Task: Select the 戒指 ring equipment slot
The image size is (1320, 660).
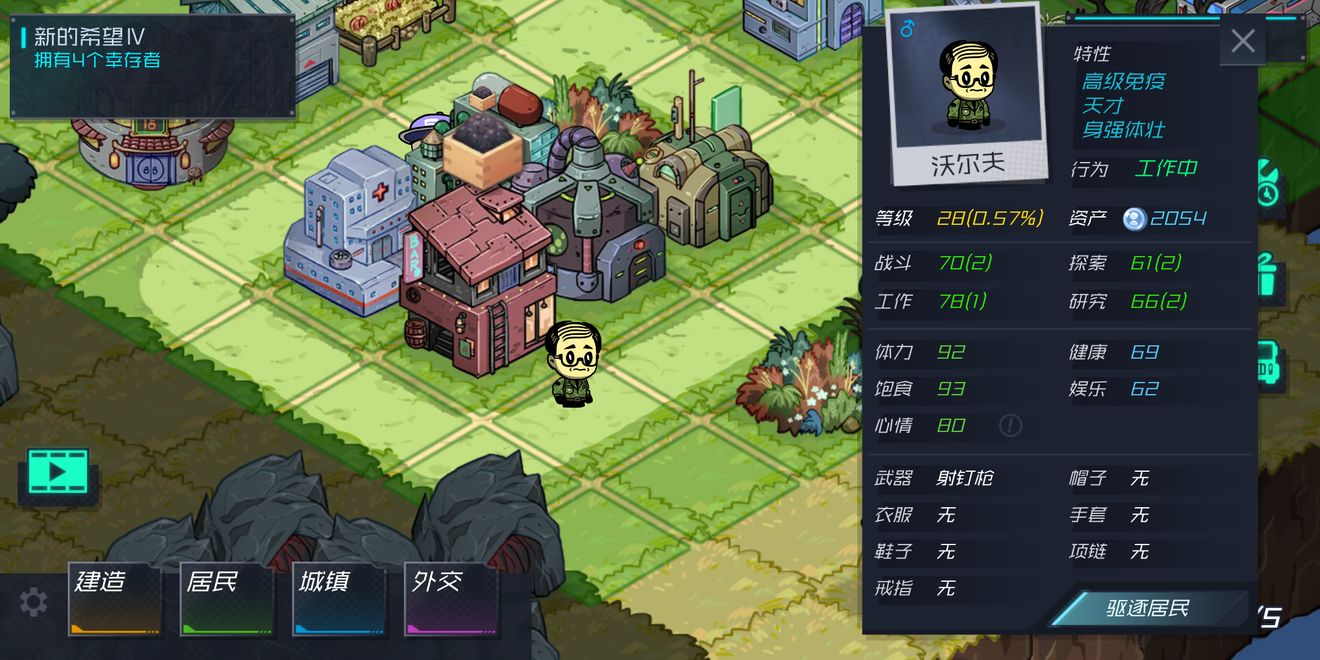Action: point(945,589)
